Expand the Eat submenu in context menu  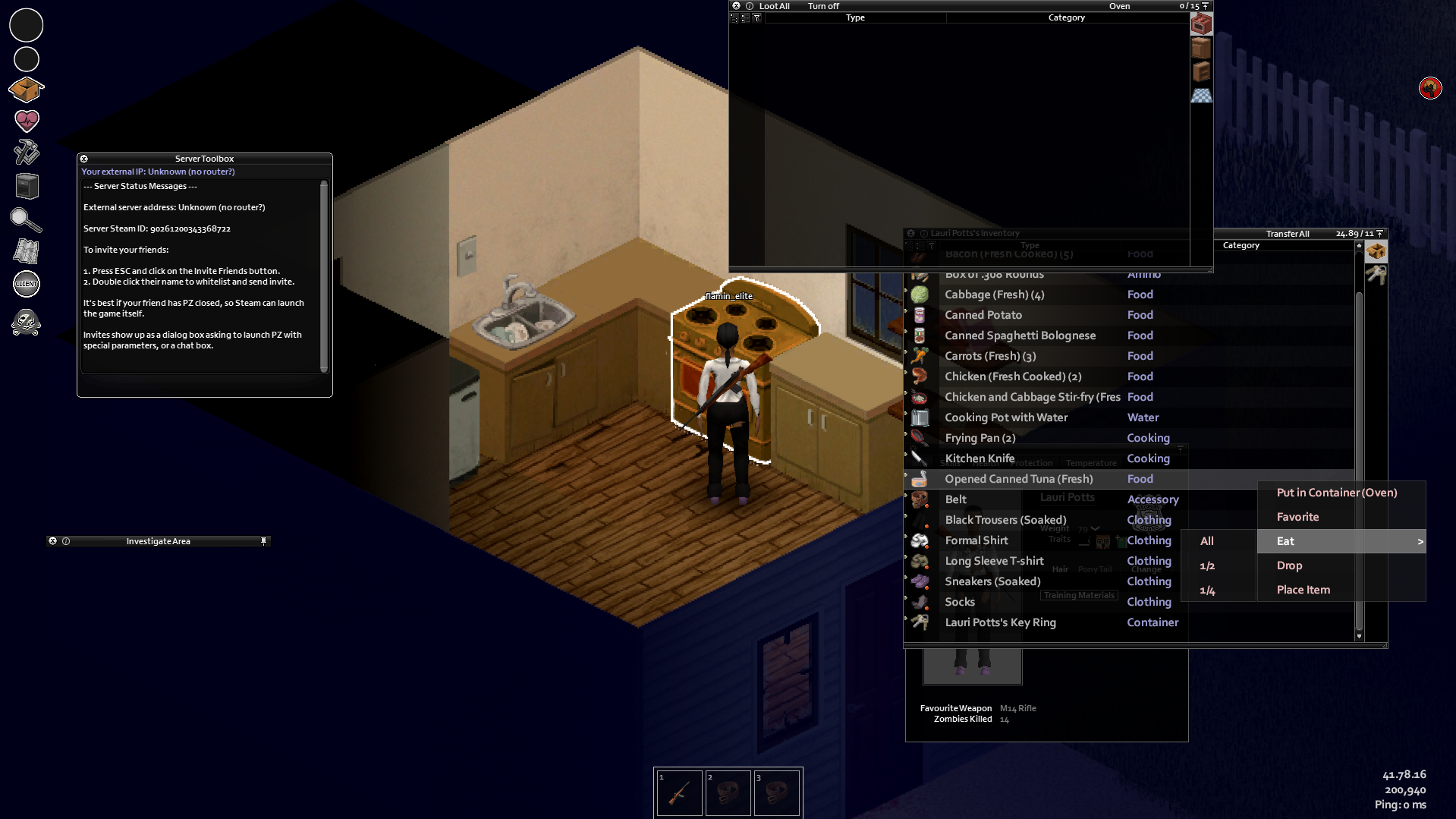tap(1420, 541)
